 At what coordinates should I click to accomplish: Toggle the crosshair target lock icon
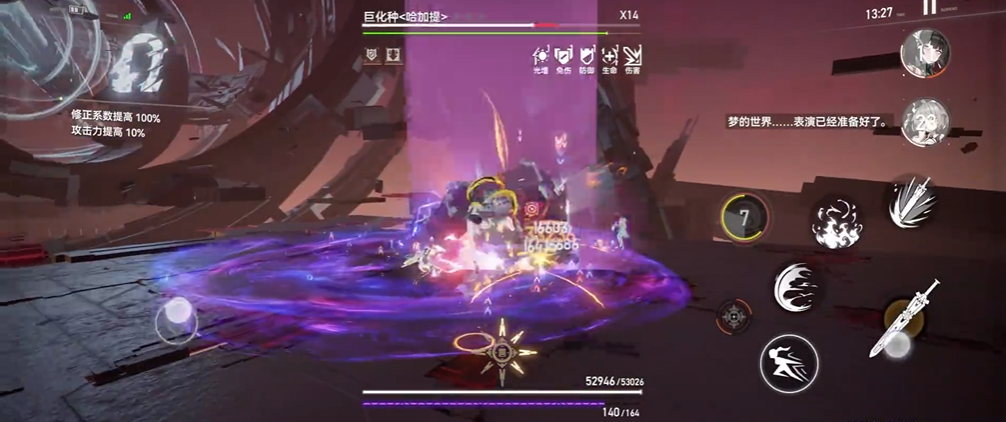pyautogui.click(x=735, y=316)
